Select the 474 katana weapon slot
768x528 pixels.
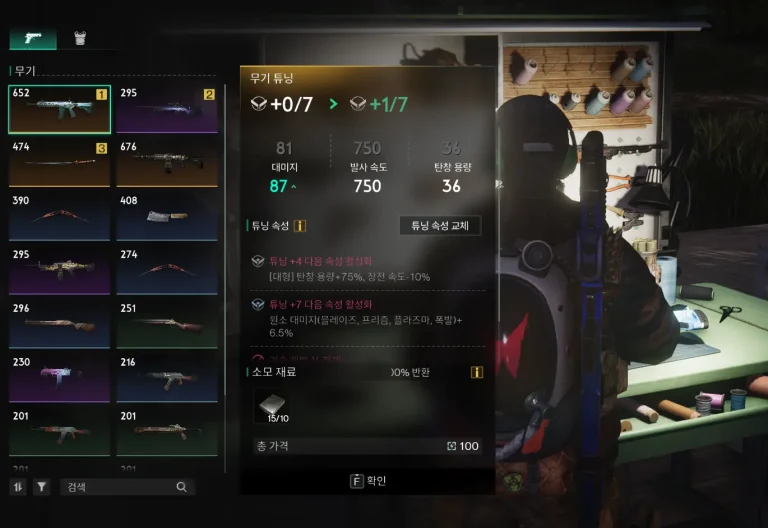tap(59, 163)
